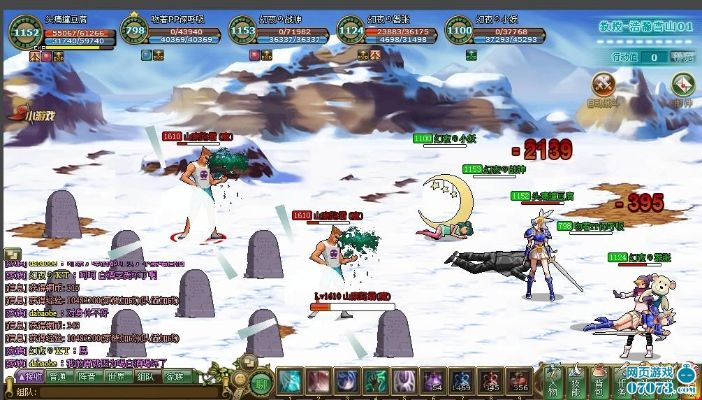Click the round green button left of skill bar

click(x=260, y=382)
